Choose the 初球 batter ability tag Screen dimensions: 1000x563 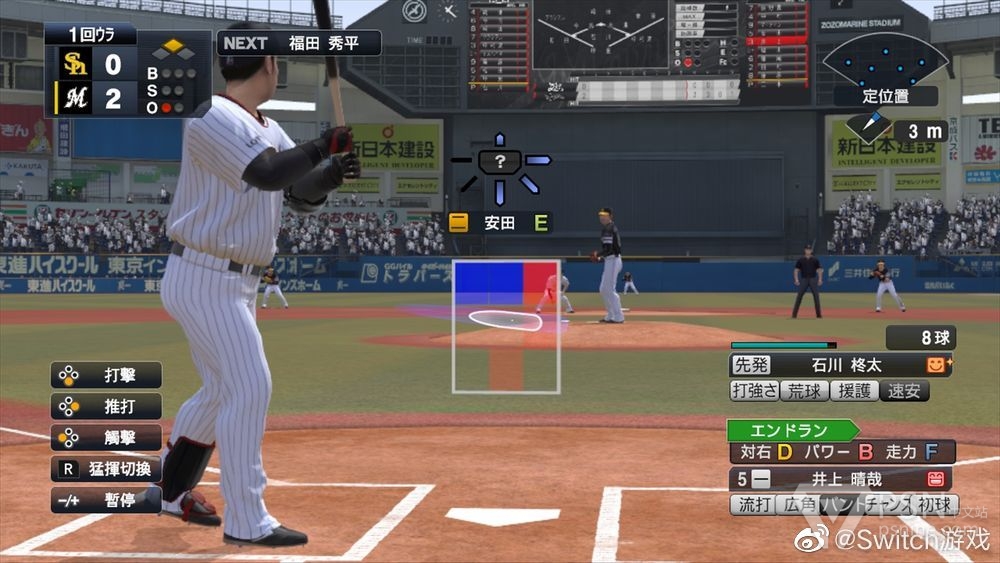pyautogui.click(x=934, y=505)
